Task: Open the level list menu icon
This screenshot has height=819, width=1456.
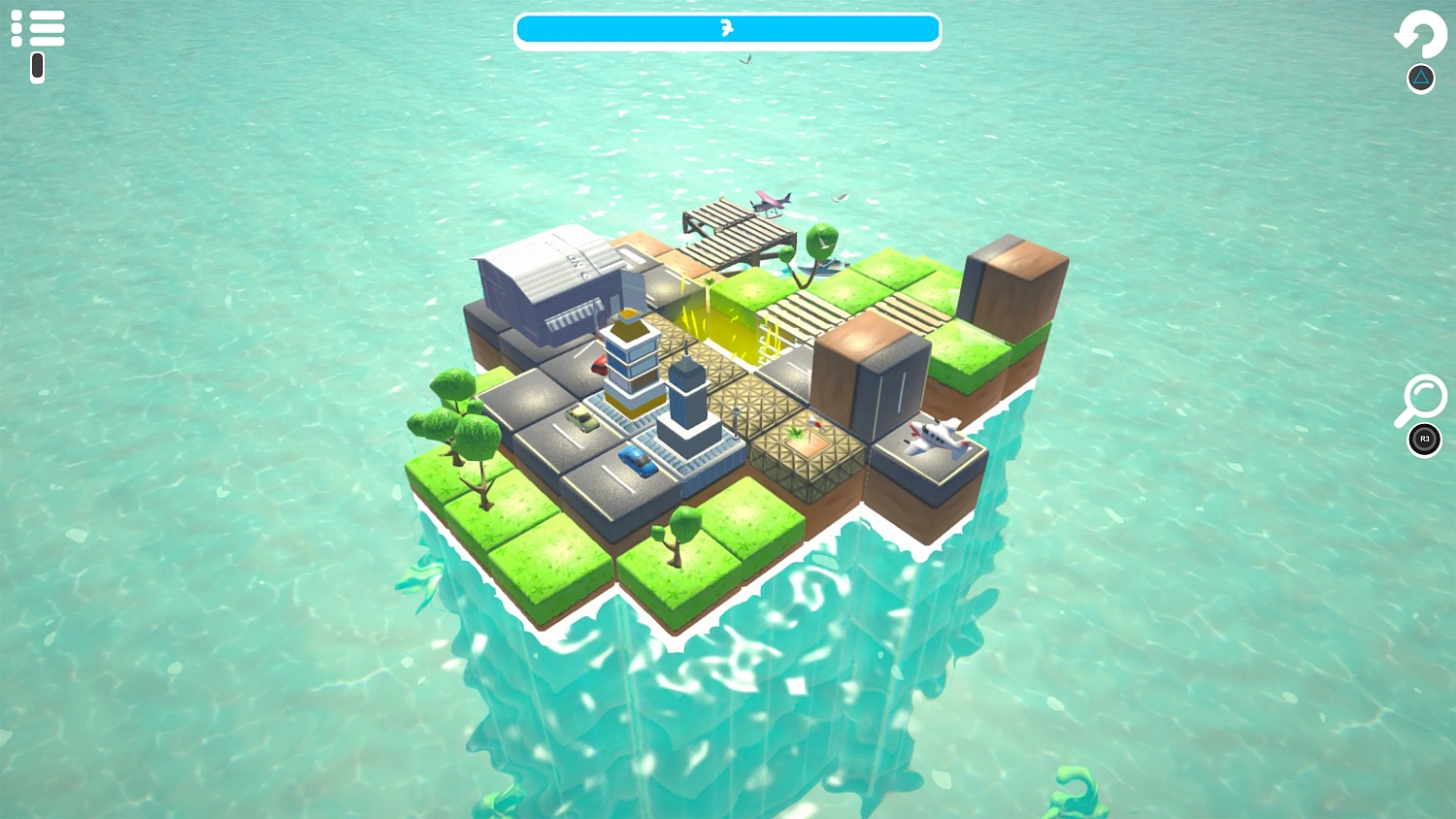Action: 39,27
